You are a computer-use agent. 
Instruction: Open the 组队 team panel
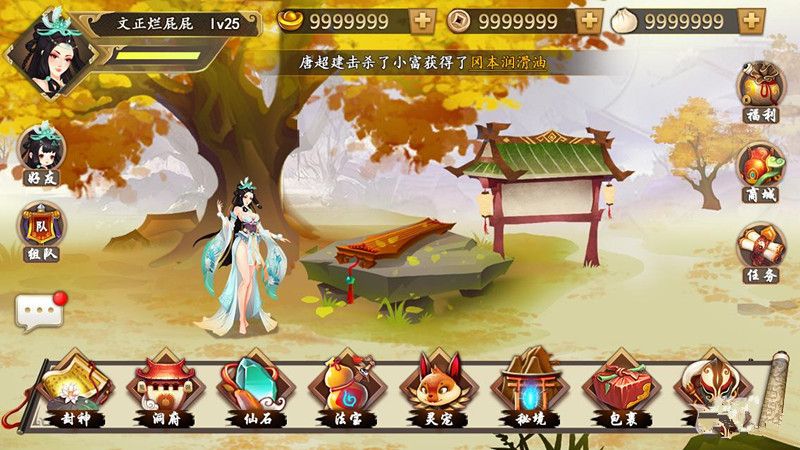pos(41,228)
